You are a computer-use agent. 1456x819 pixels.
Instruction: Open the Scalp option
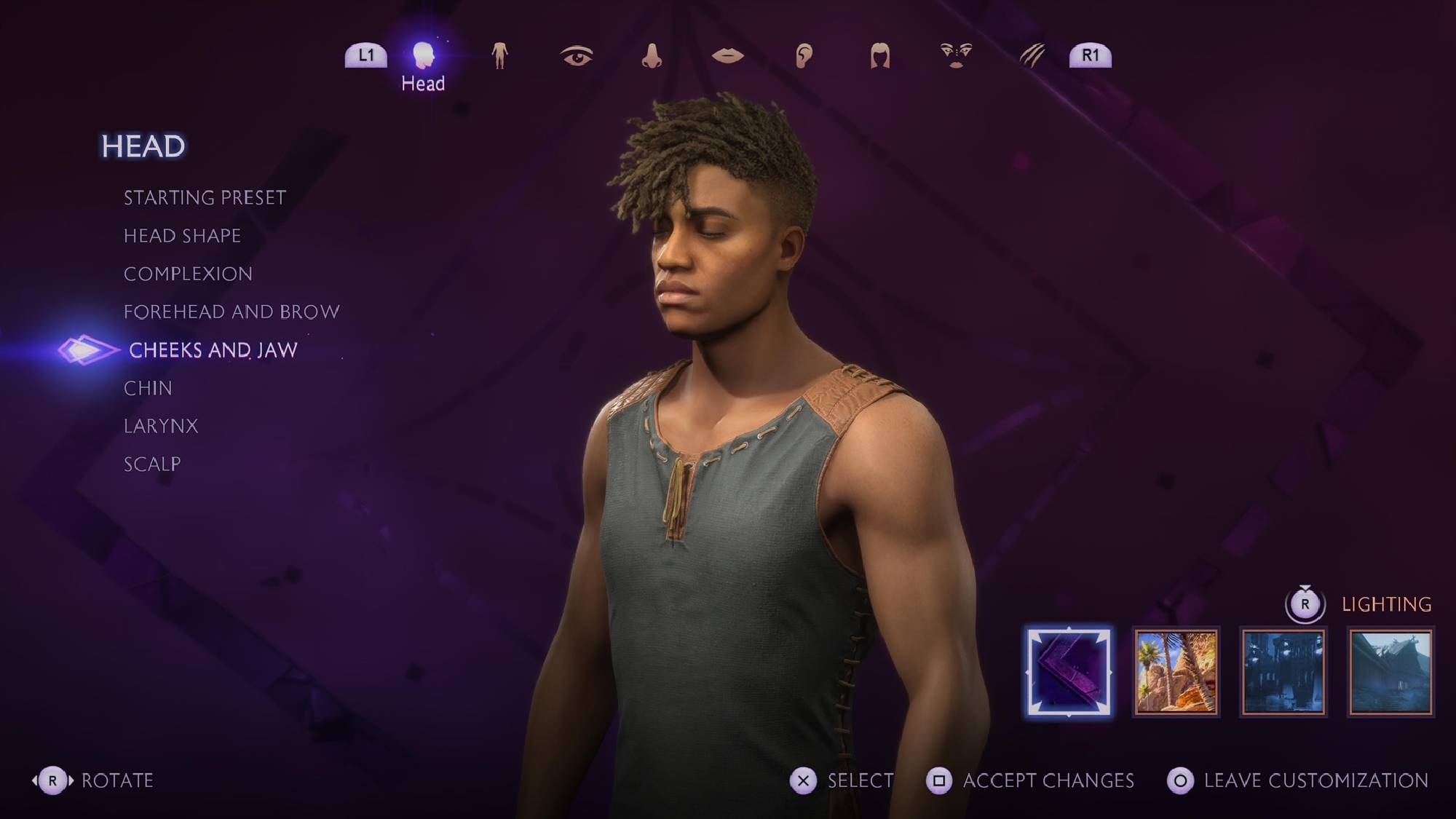pos(152,464)
